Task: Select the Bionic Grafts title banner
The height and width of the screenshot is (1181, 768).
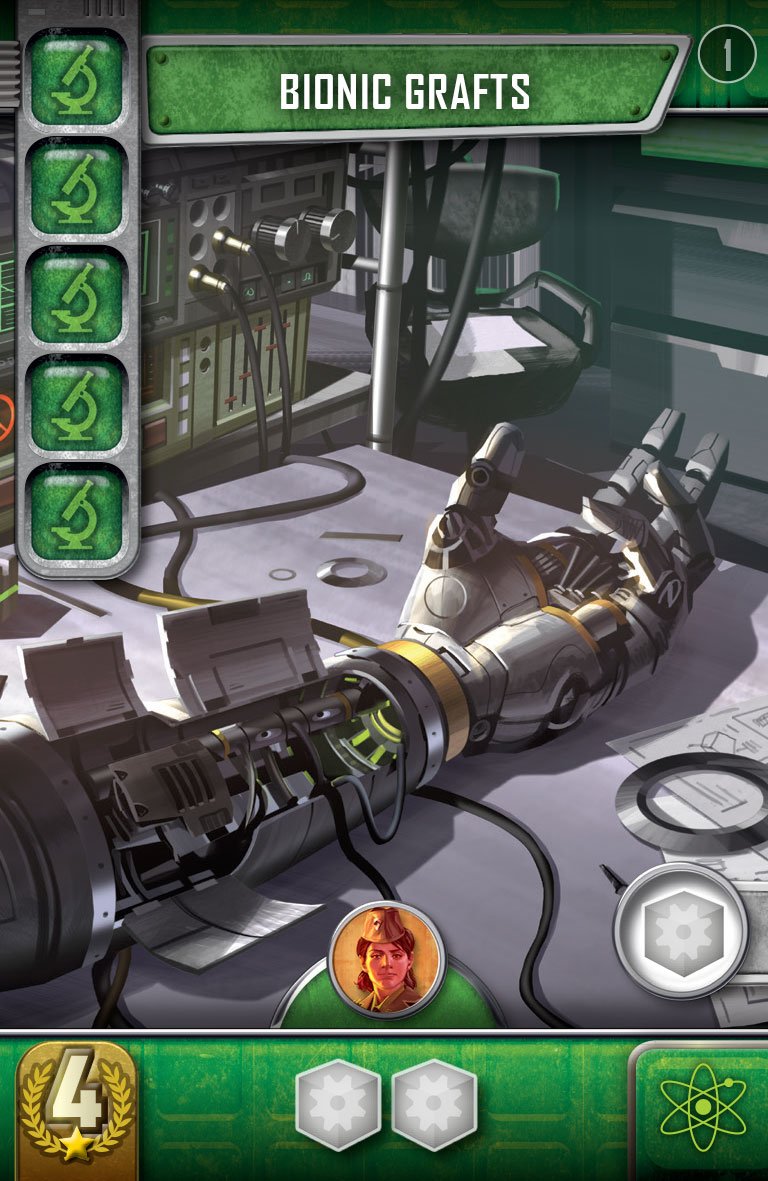Action: 405,92
